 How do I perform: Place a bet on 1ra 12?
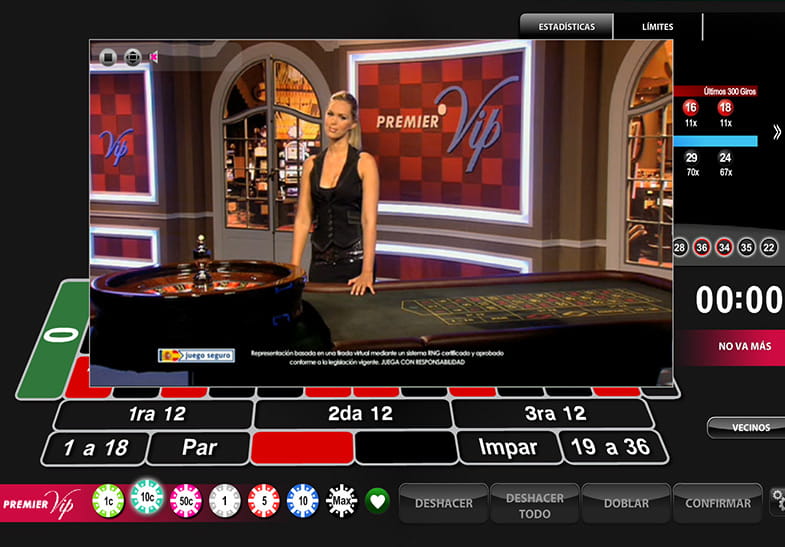point(155,414)
